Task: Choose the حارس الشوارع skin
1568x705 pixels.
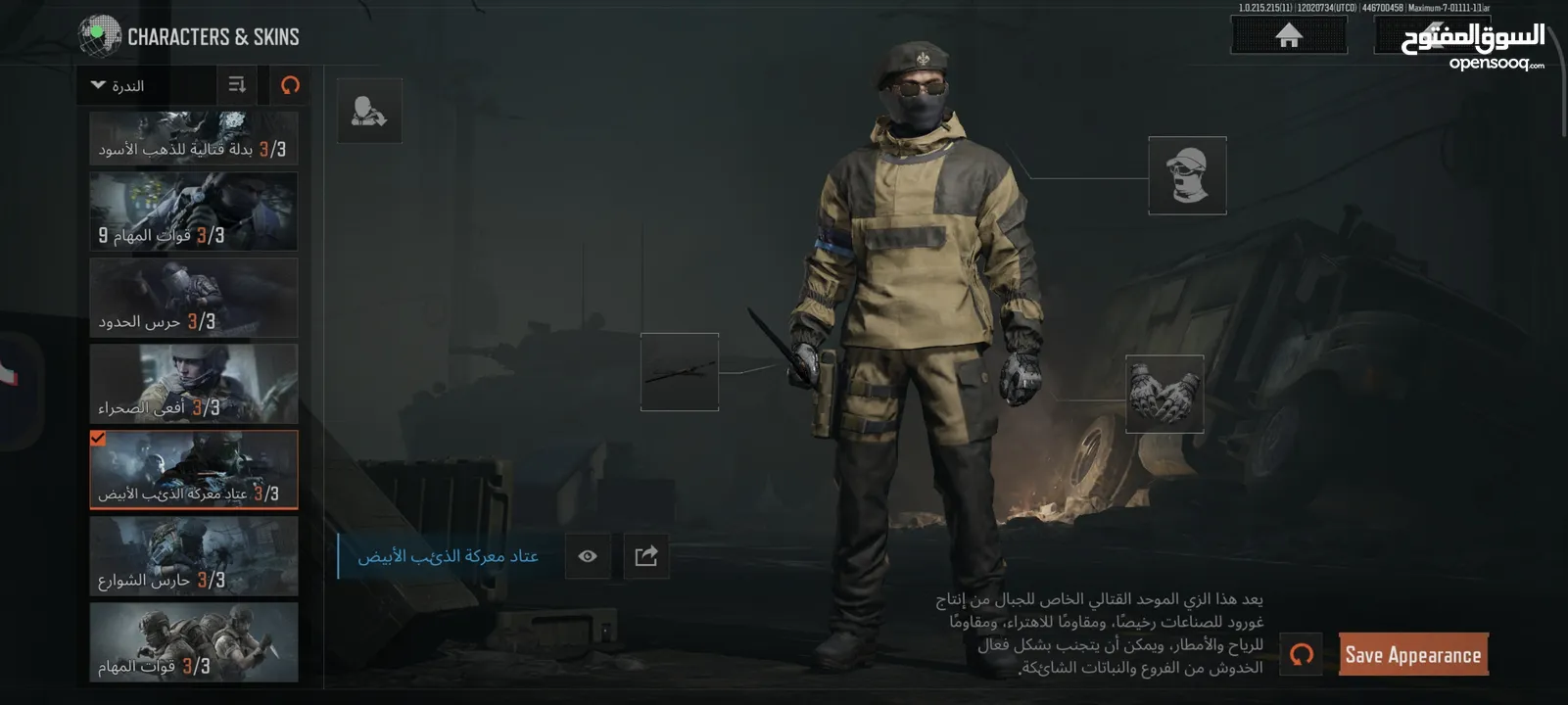Action: (x=193, y=556)
